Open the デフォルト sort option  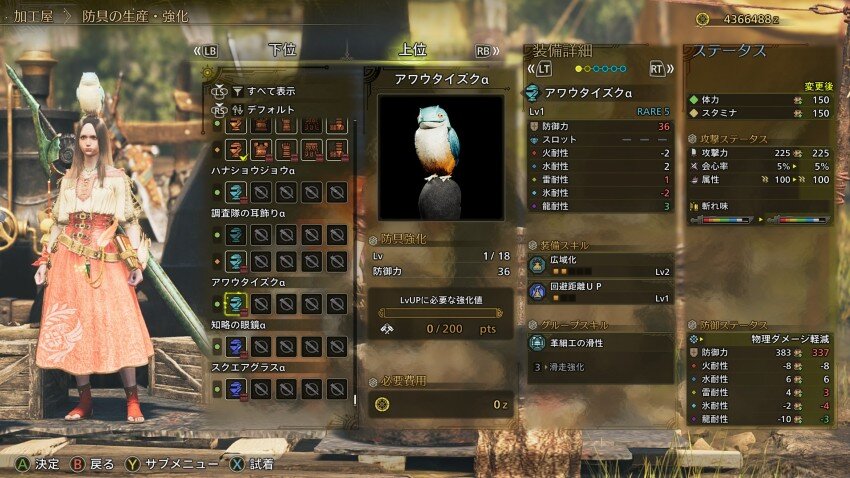click(266, 109)
